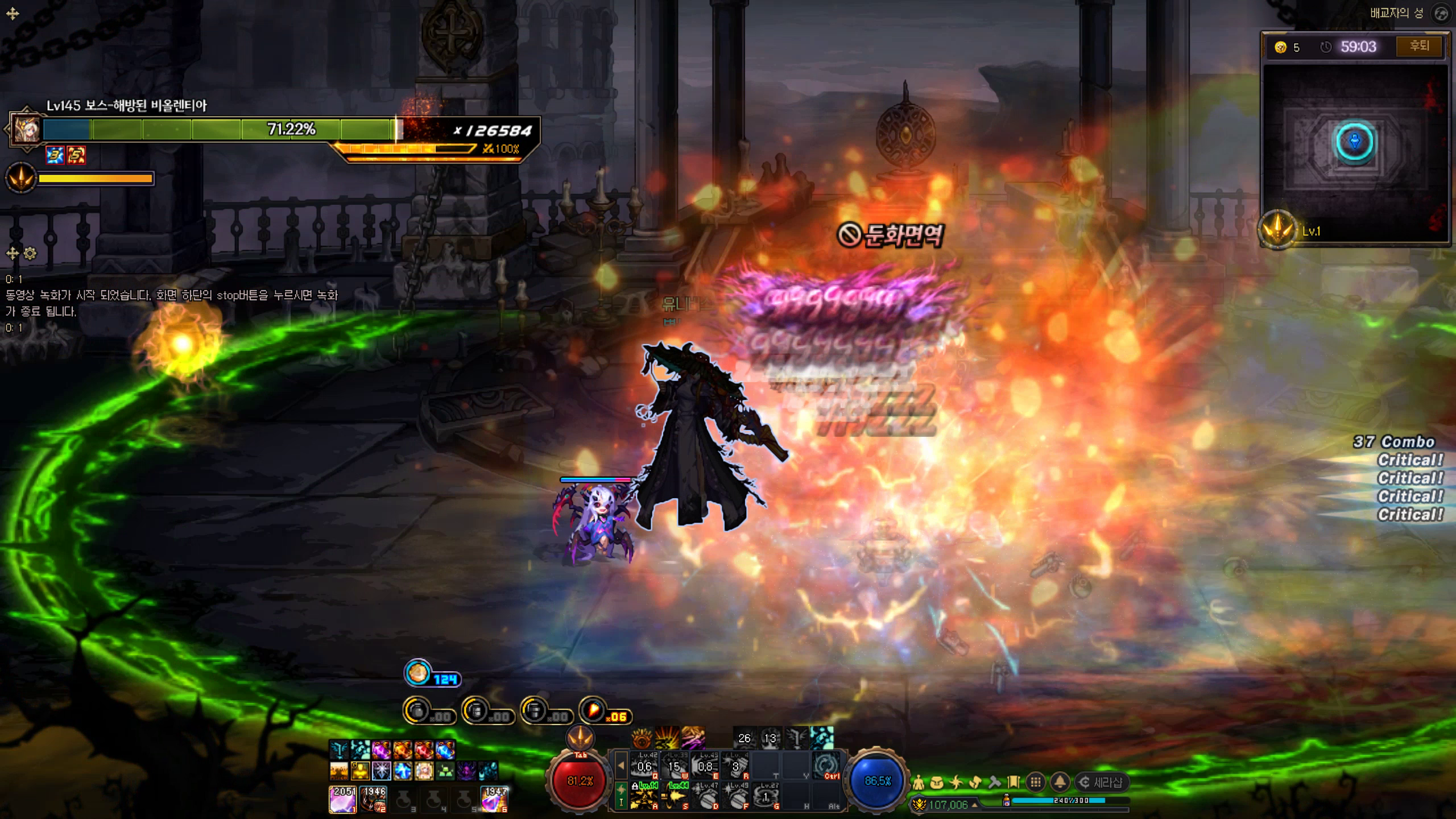Open the notification bell icon

click(1060, 783)
